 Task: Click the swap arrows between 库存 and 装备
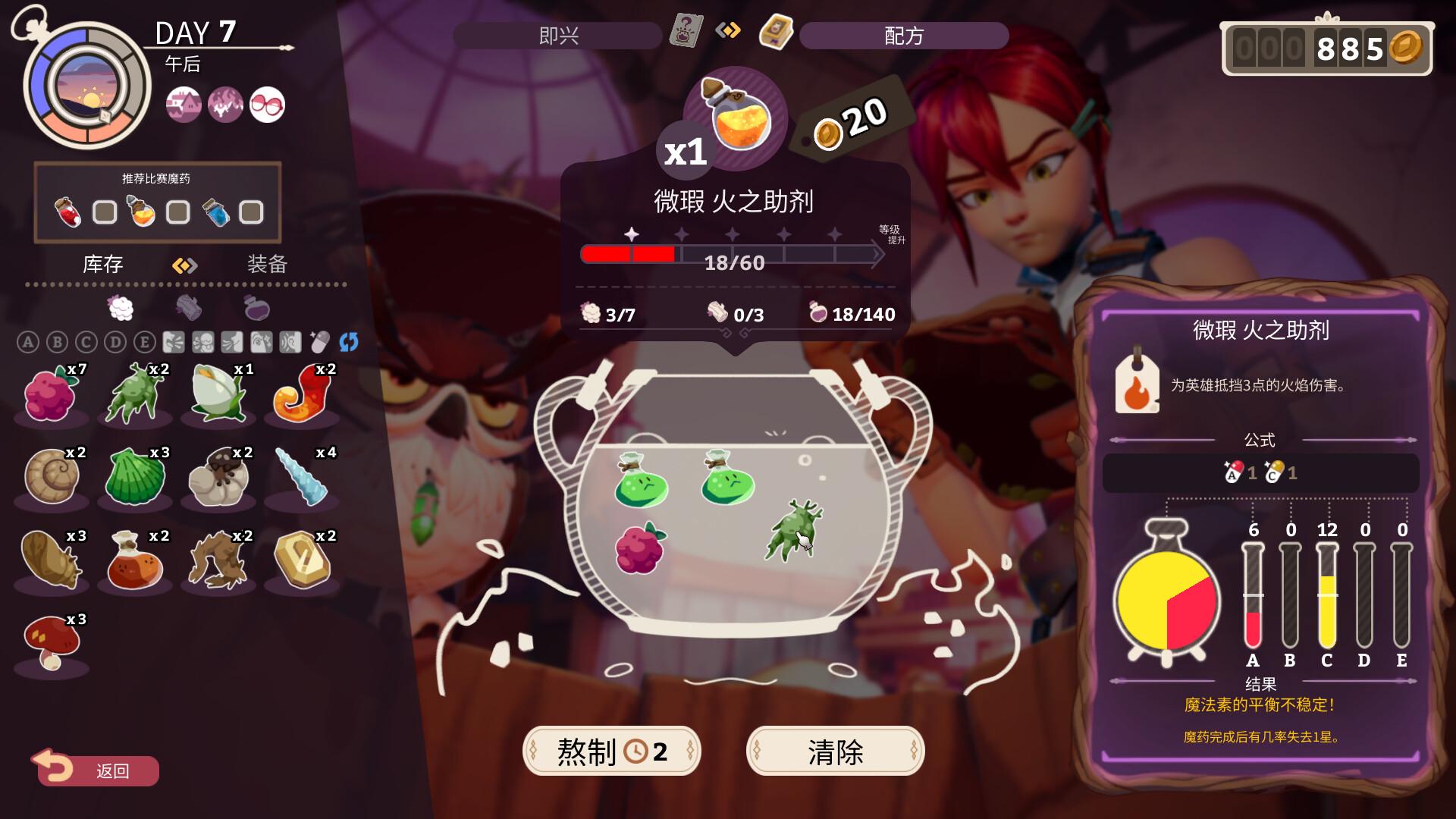184,265
